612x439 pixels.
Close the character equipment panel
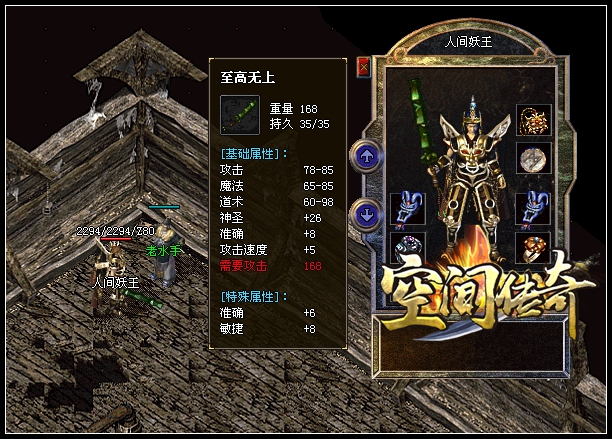click(363, 66)
